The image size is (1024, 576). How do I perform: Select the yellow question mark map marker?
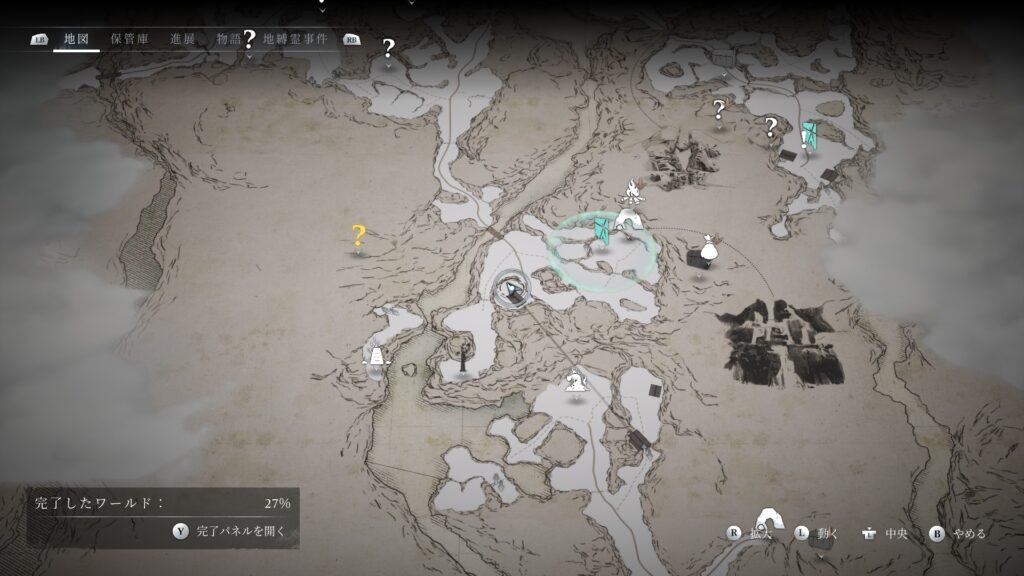358,236
